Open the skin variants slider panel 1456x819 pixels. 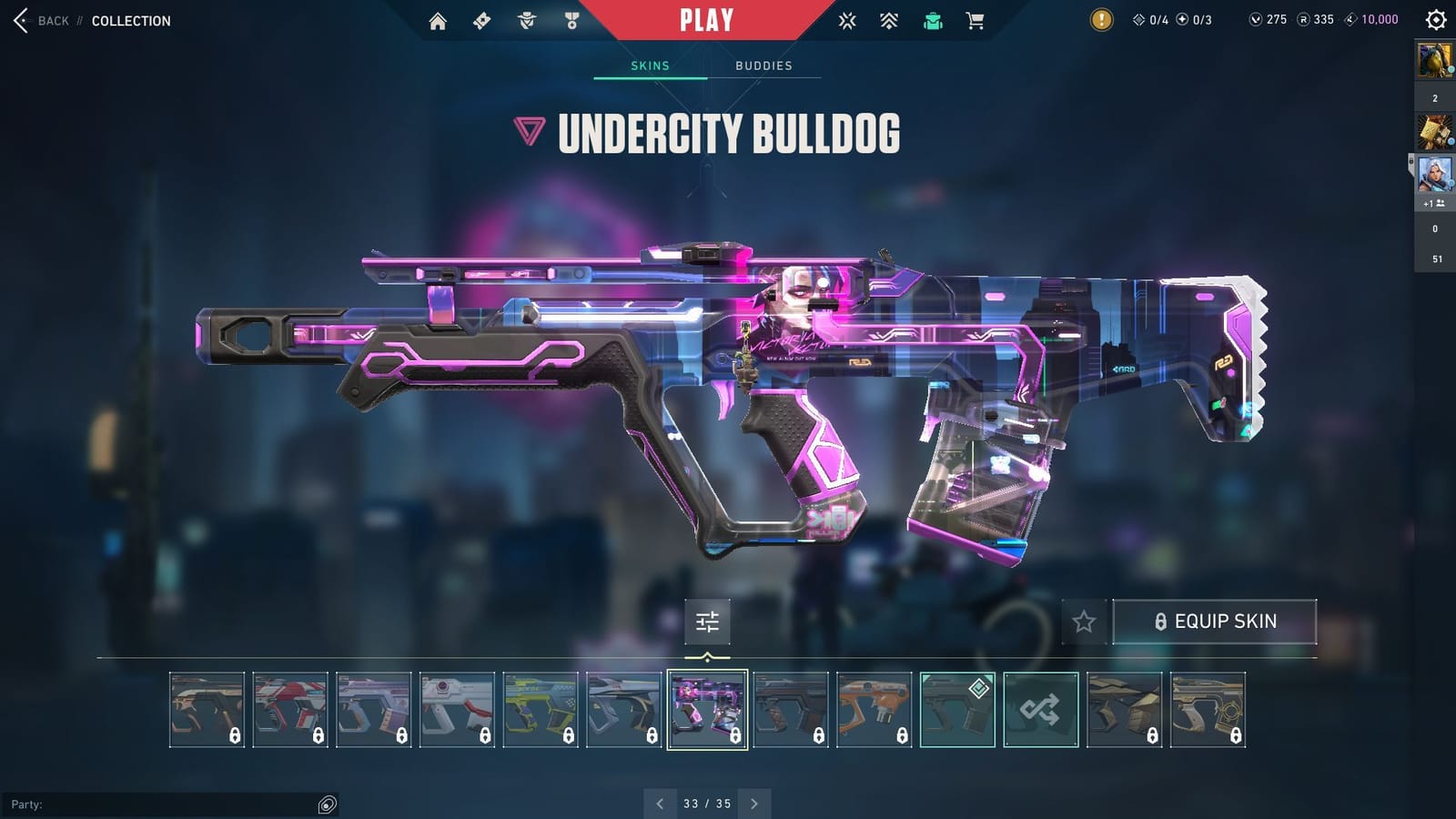coord(707,622)
